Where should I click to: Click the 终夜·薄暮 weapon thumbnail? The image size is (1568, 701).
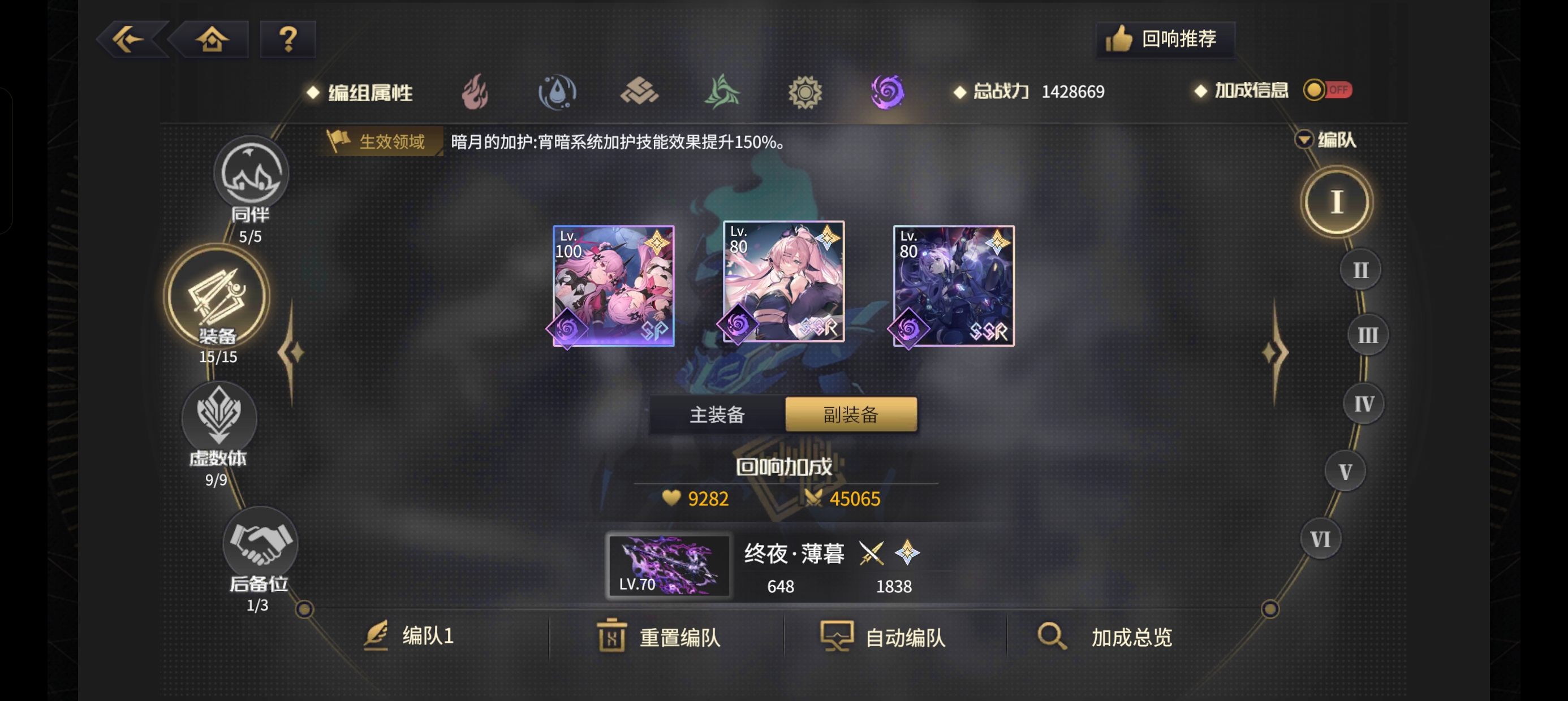669,566
